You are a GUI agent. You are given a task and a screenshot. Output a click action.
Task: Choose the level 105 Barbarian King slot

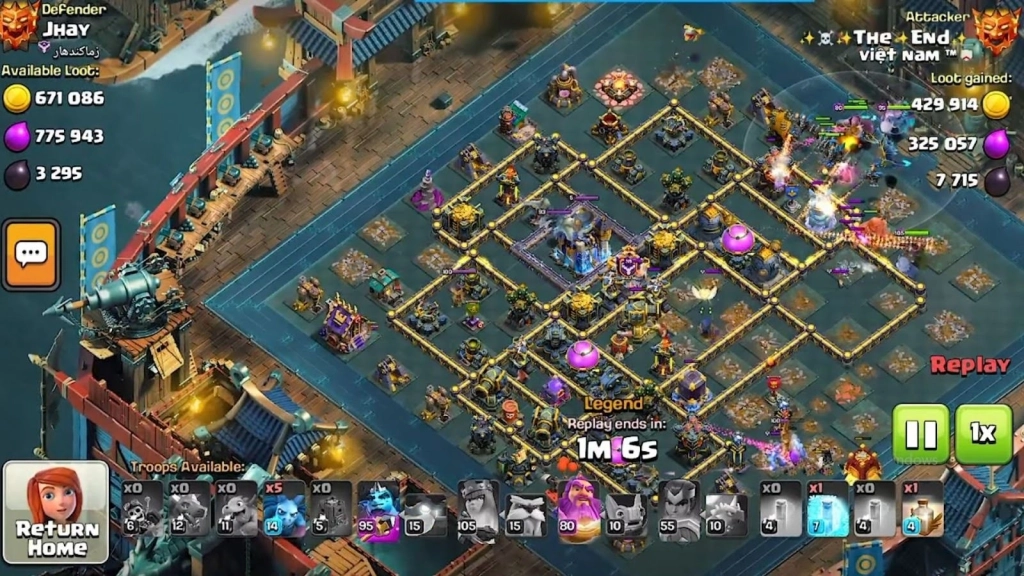tap(477, 509)
